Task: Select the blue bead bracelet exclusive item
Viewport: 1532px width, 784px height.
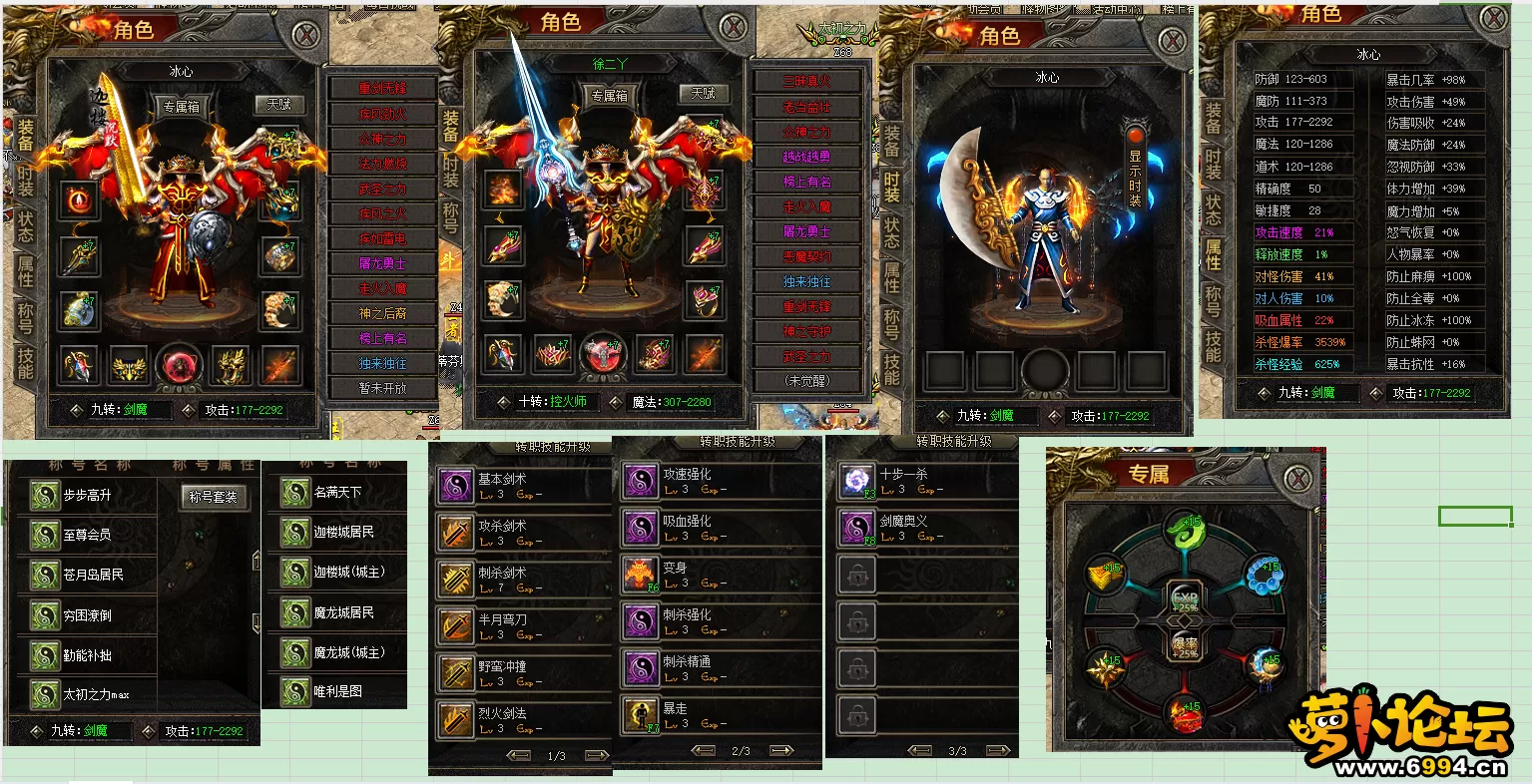Action: point(1264,576)
